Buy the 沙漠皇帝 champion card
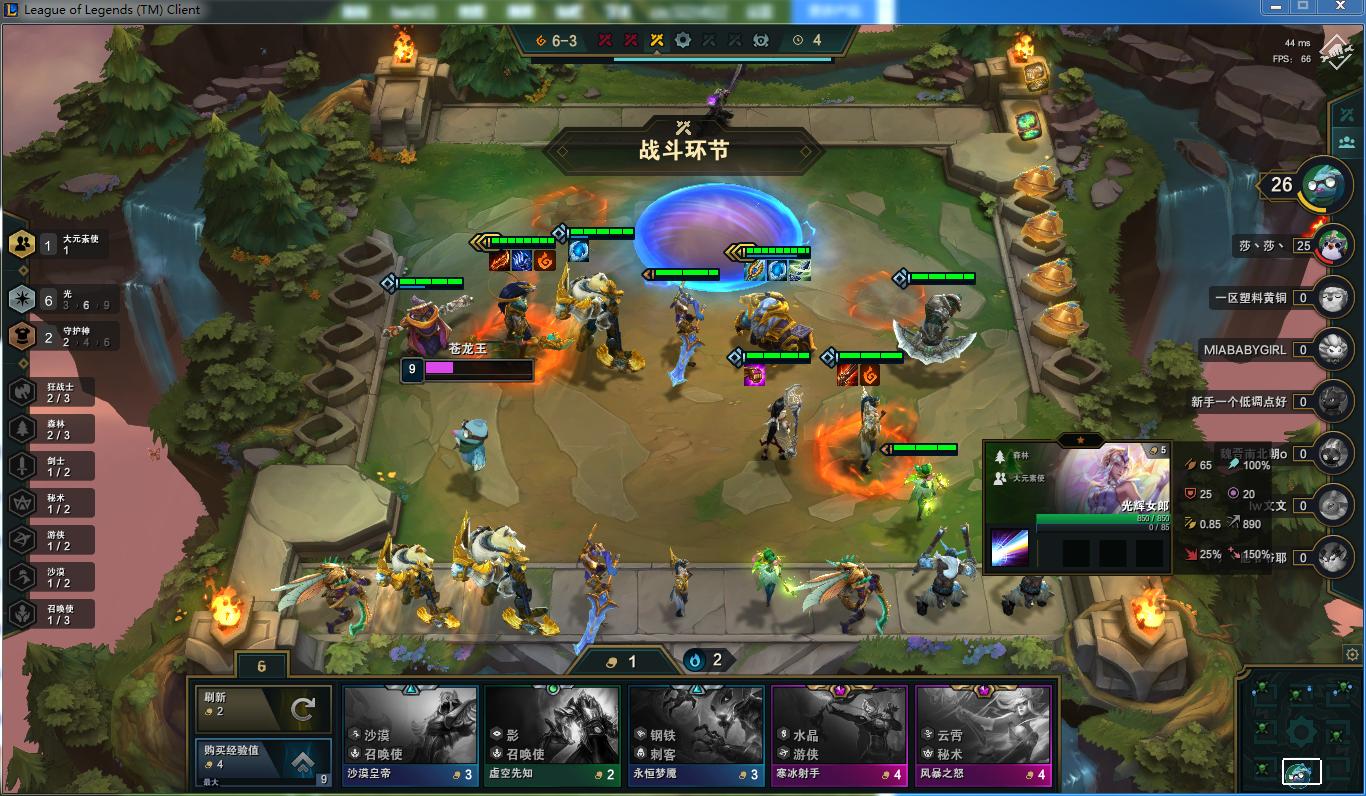 [x=410, y=737]
